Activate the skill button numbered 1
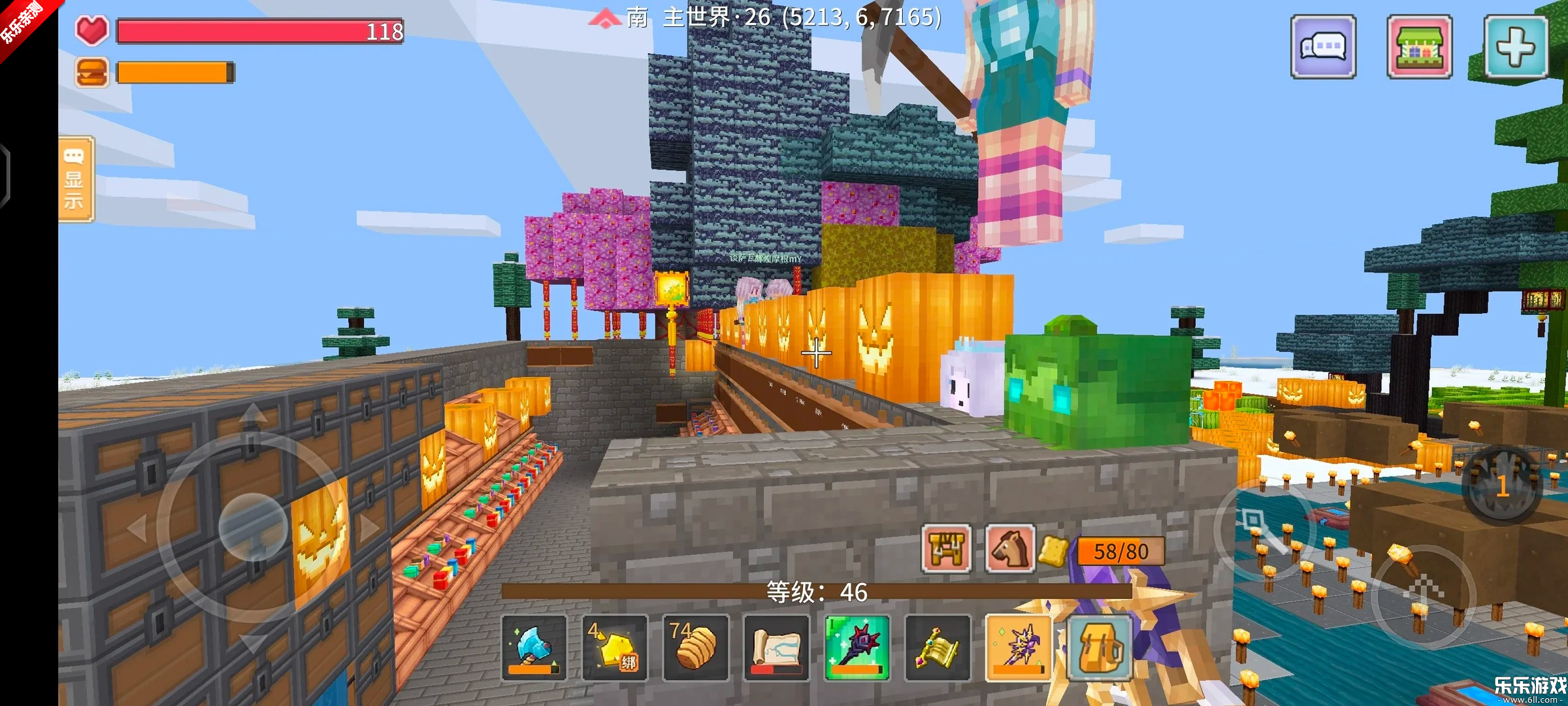The width and height of the screenshot is (1568, 706). tap(1502, 485)
